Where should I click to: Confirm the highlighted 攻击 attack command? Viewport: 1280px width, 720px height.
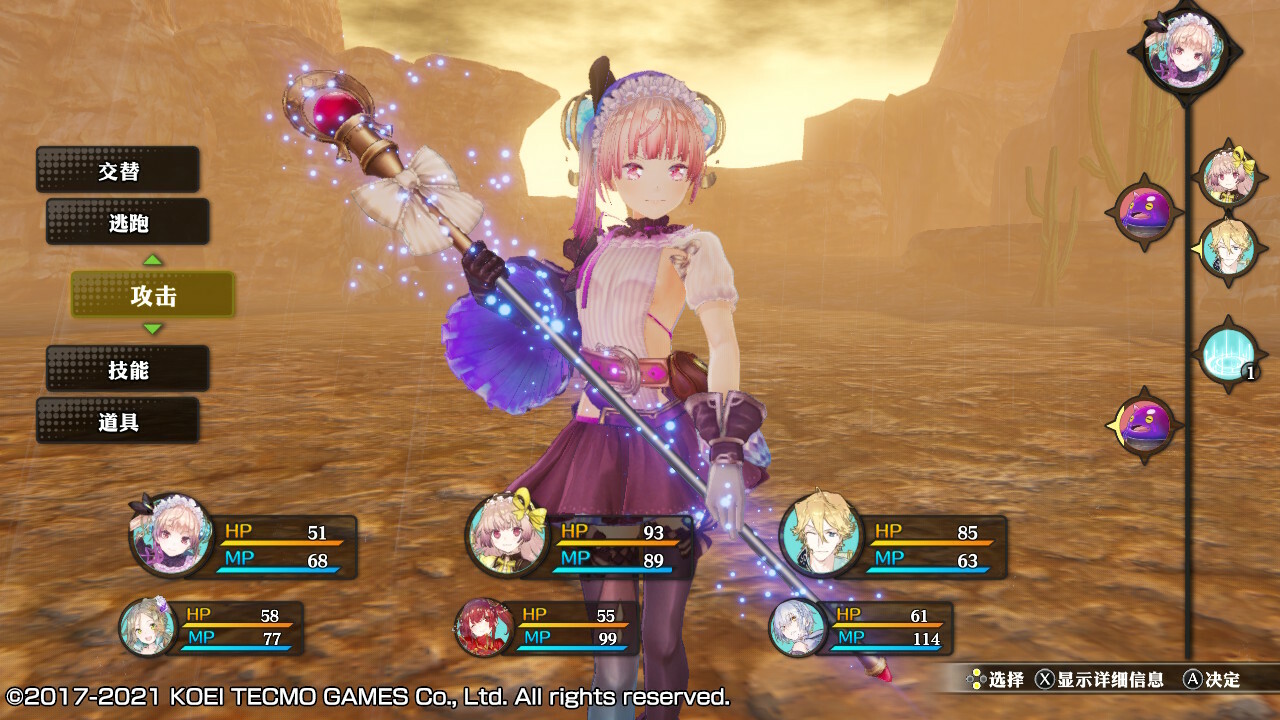coord(153,295)
